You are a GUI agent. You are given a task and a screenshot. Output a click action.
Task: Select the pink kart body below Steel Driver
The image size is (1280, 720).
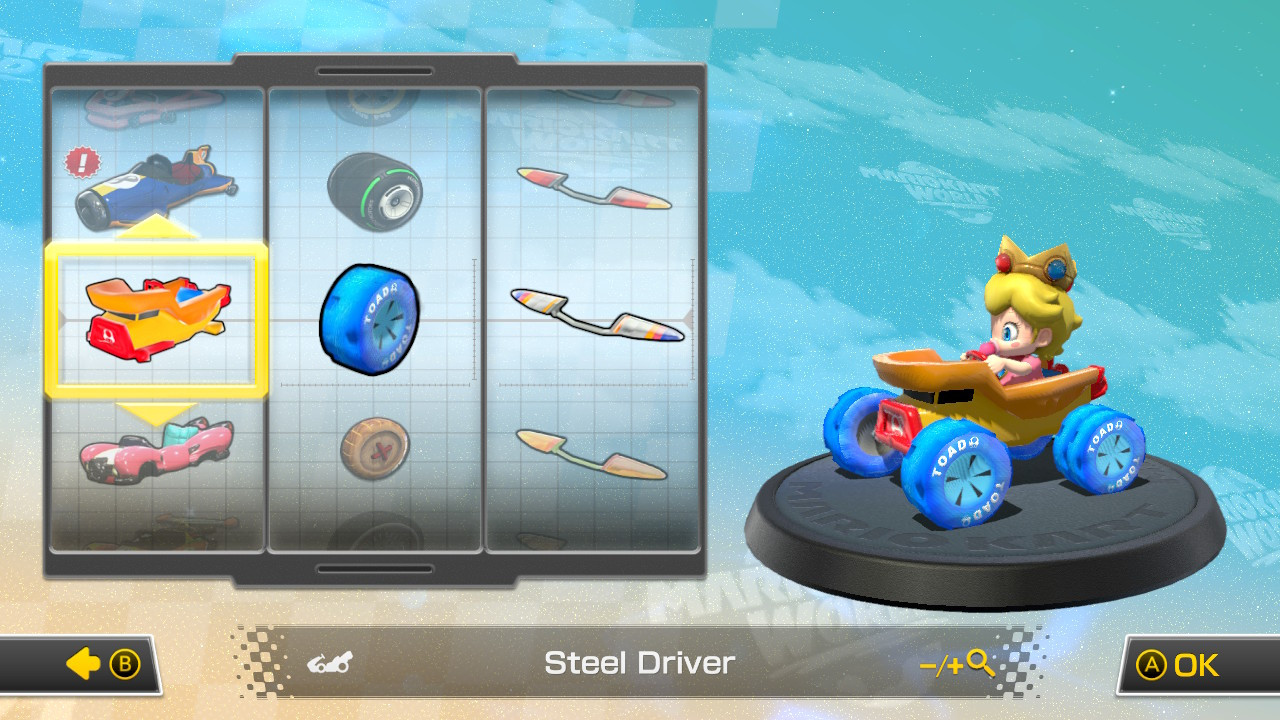pos(156,450)
